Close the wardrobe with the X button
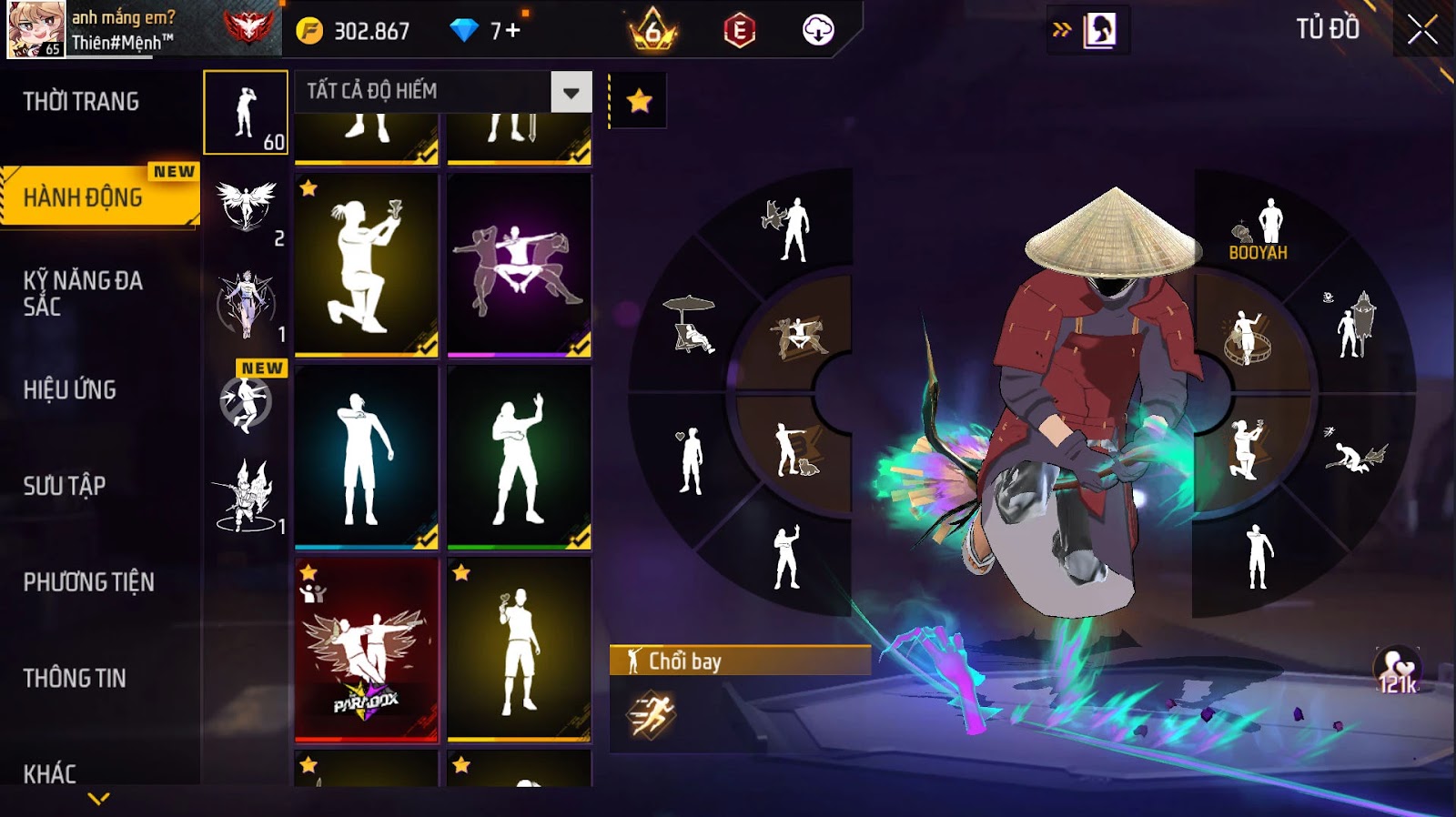Screen dimensions: 1456x817 [1422, 31]
